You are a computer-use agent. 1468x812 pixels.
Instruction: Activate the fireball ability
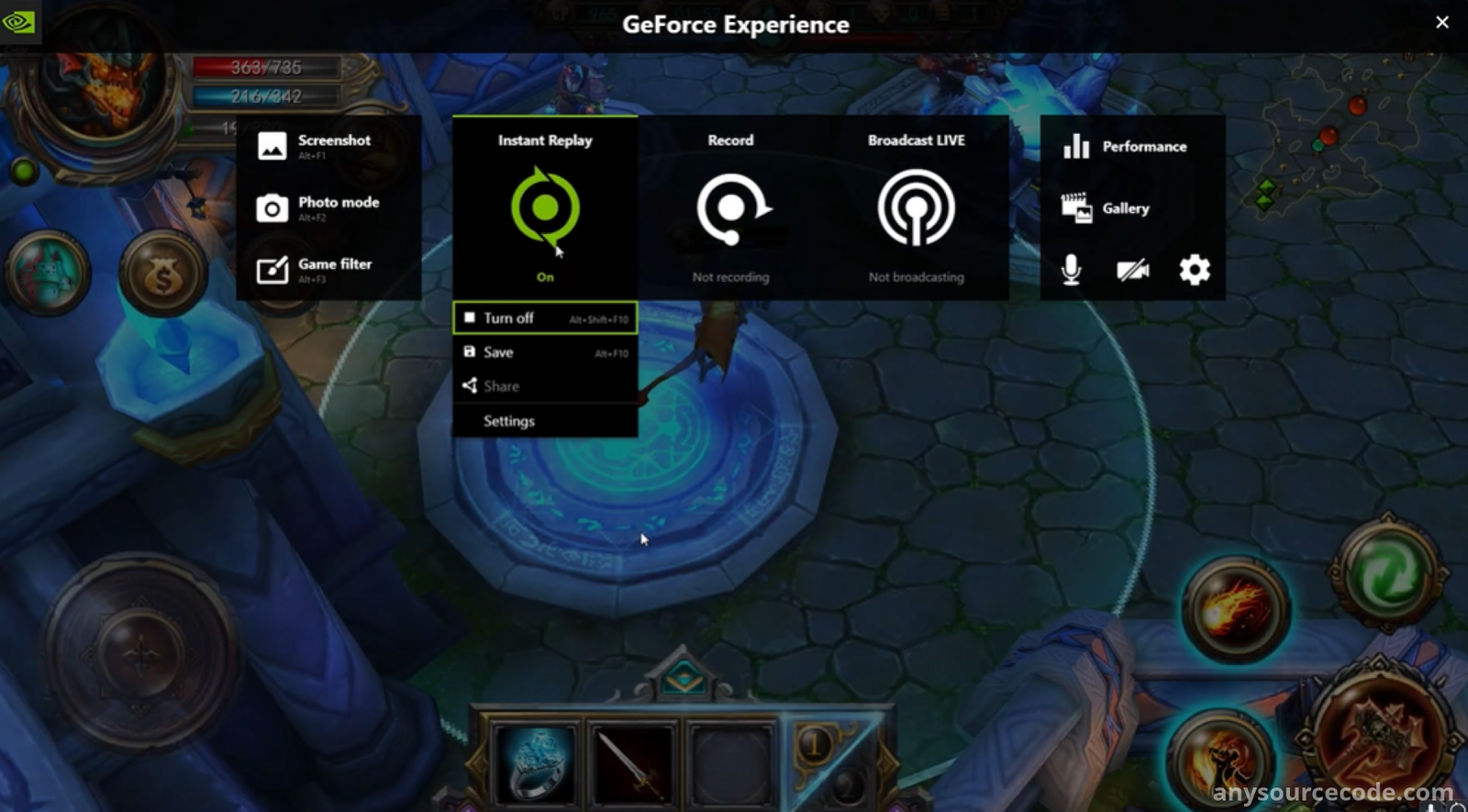tap(1235, 609)
